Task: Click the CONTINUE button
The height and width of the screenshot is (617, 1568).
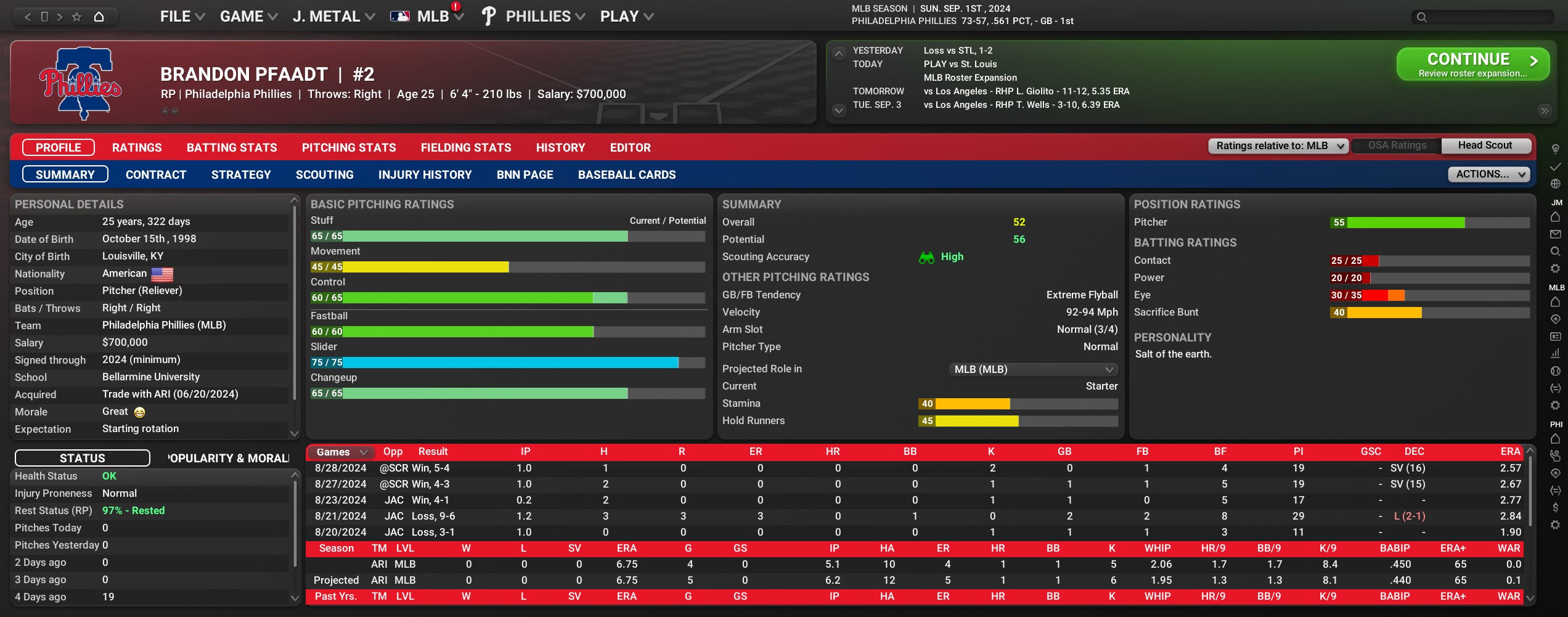Action: point(1472,64)
